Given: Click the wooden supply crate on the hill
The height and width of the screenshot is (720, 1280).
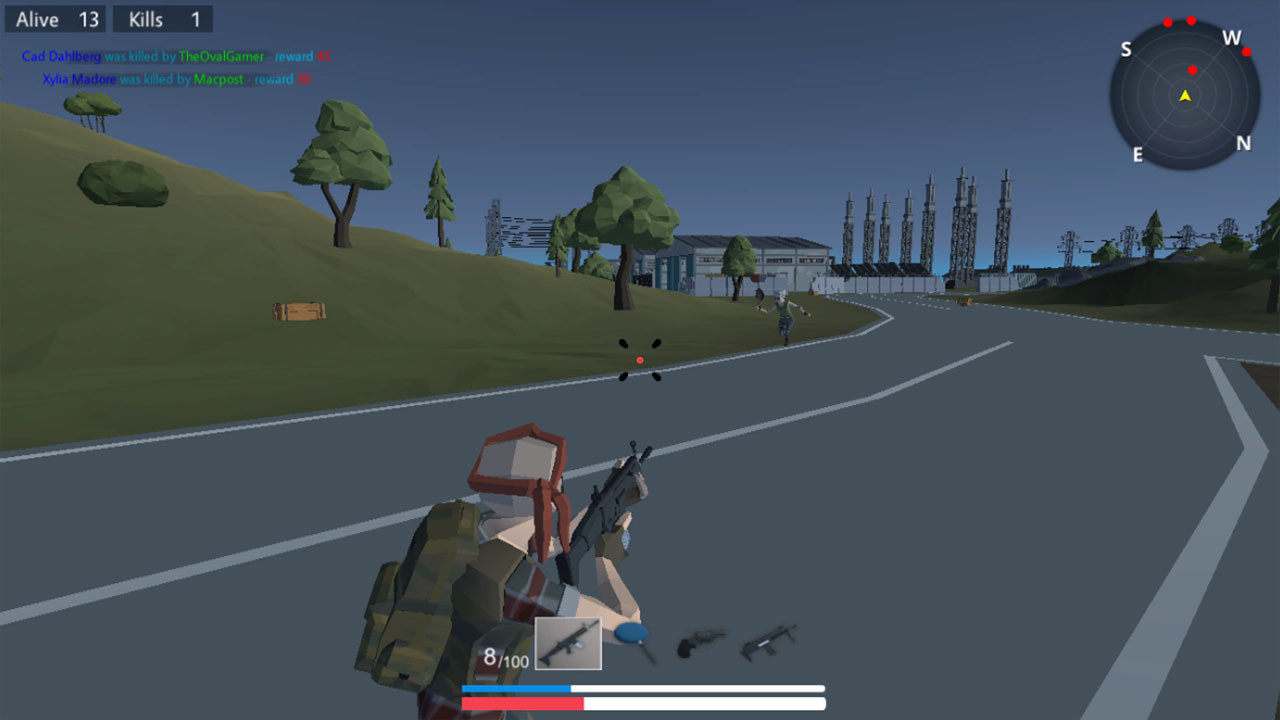Looking at the screenshot, I should coord(301,313).
